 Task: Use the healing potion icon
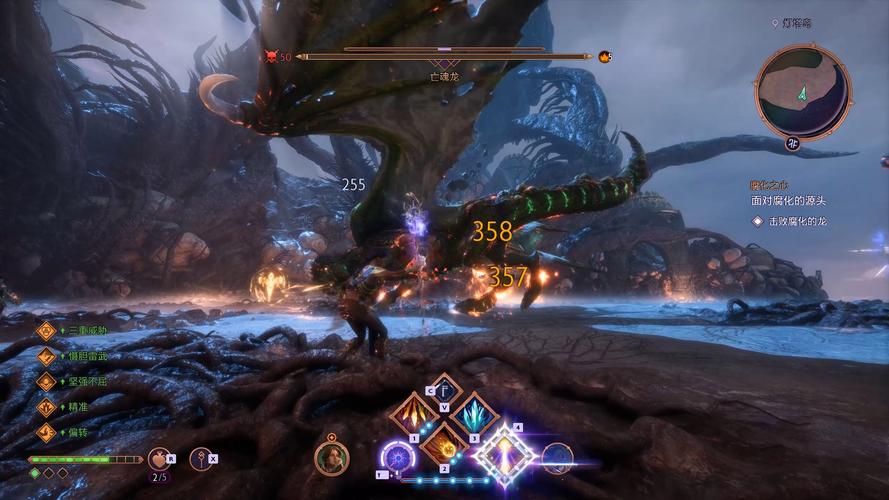click(158, 458)
